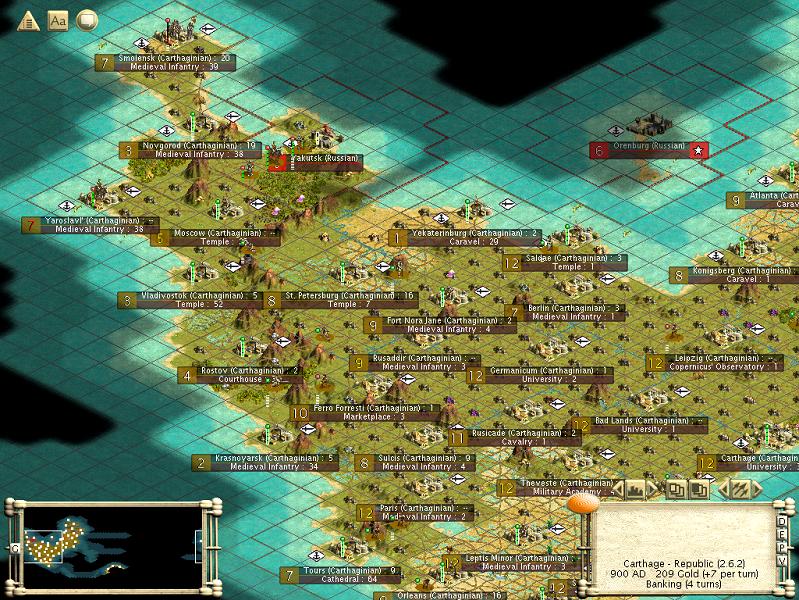This screenshot has height=600, width=799.
Task: Click the G button beside the minimap
Action: click(15, 548)
